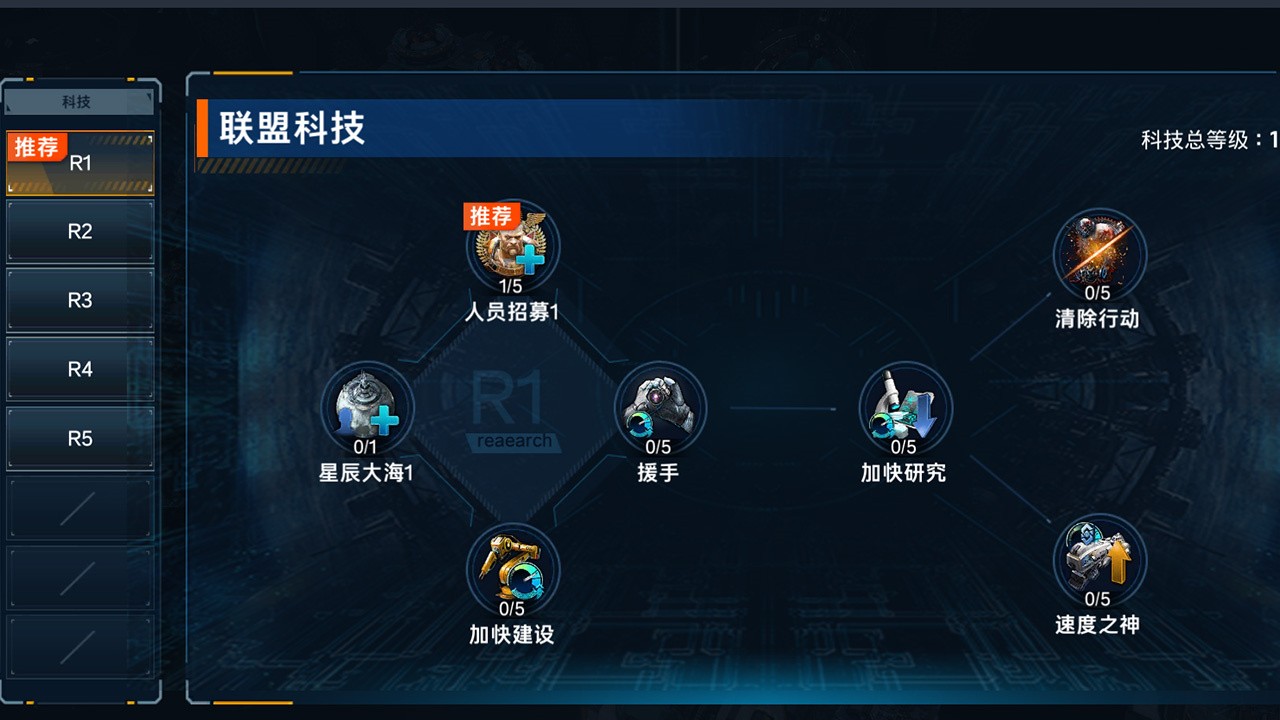The image size is (1280, 720).
Task: Switch to the R4 tech tier tab
Action: coord(79,368)
